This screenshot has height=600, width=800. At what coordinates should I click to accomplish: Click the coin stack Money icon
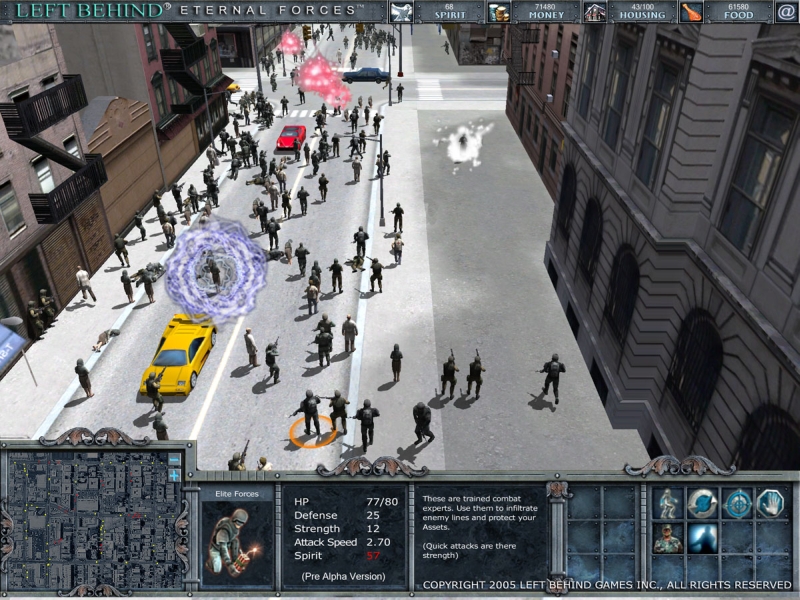pos(499,12)
